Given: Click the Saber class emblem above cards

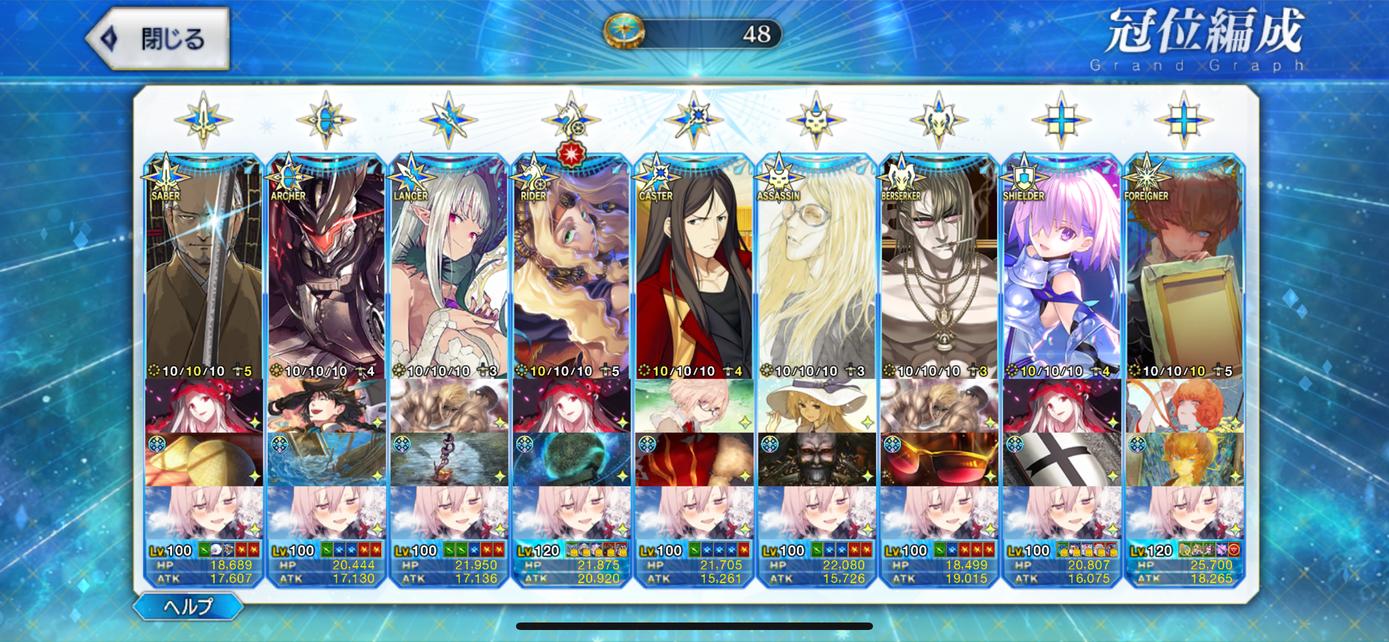Looking at the screenshot, I should [x=203, y=120].
